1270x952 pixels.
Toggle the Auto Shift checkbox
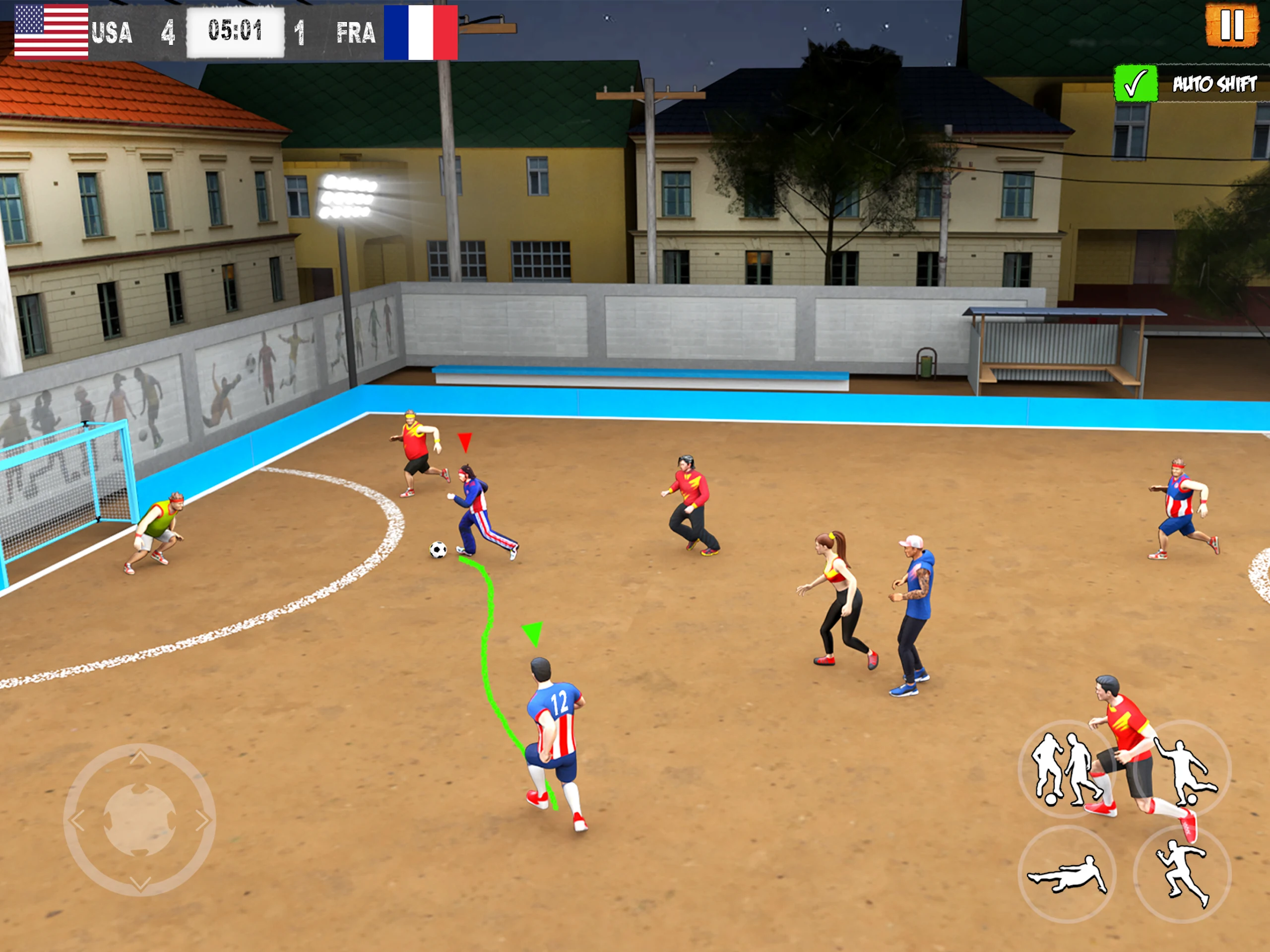click(x=1135, y=84)
